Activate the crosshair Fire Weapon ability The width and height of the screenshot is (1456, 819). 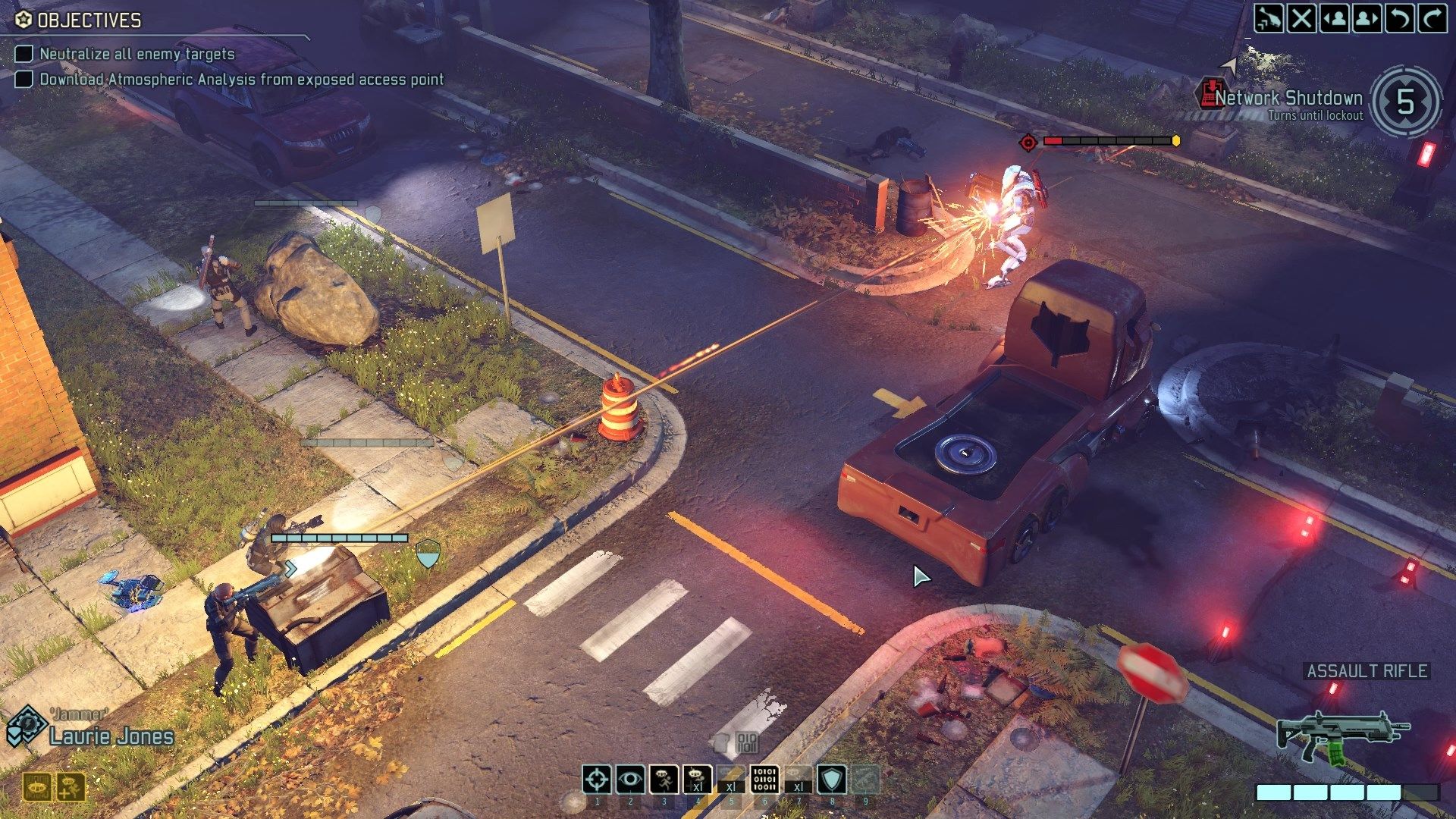coord(597,779)
